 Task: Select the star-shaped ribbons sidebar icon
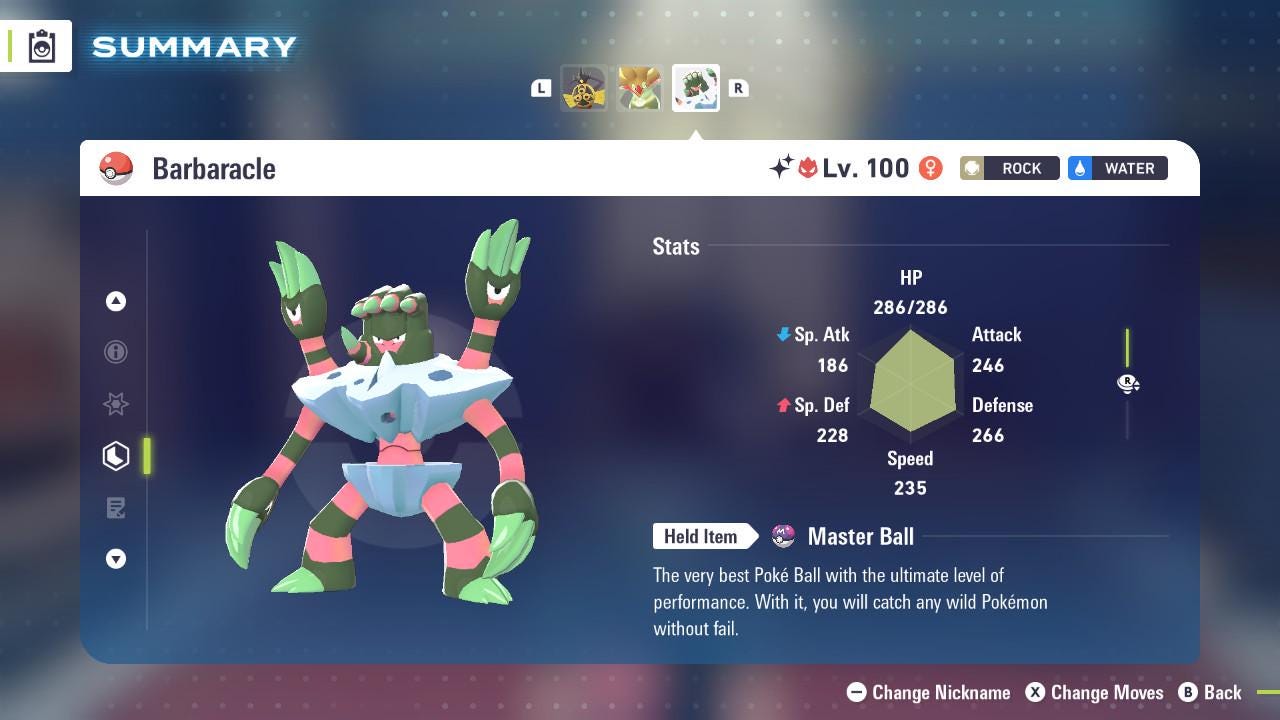point(116,404)
